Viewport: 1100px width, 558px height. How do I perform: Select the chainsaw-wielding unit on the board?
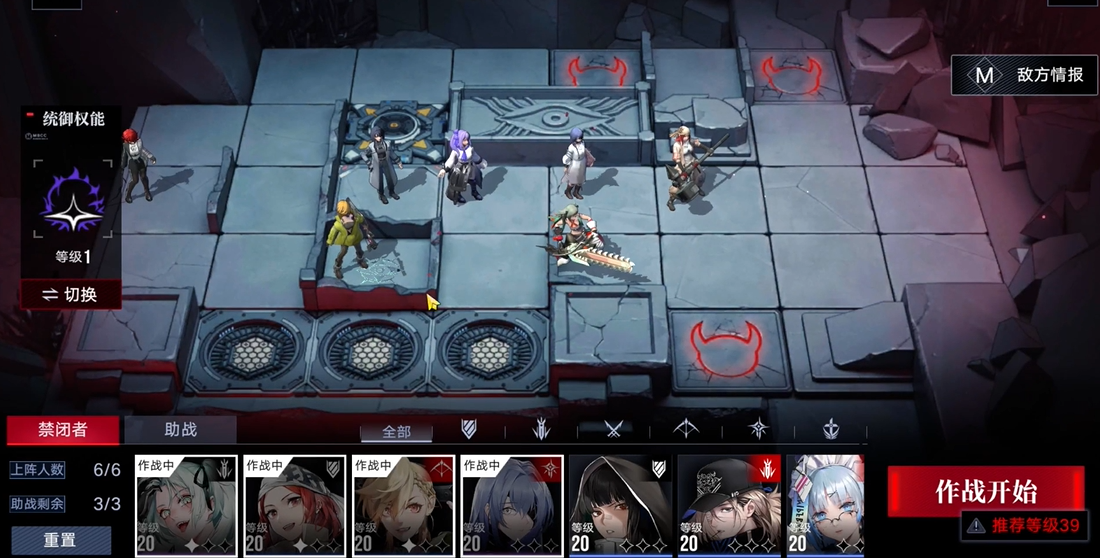[x=580, y=238]
